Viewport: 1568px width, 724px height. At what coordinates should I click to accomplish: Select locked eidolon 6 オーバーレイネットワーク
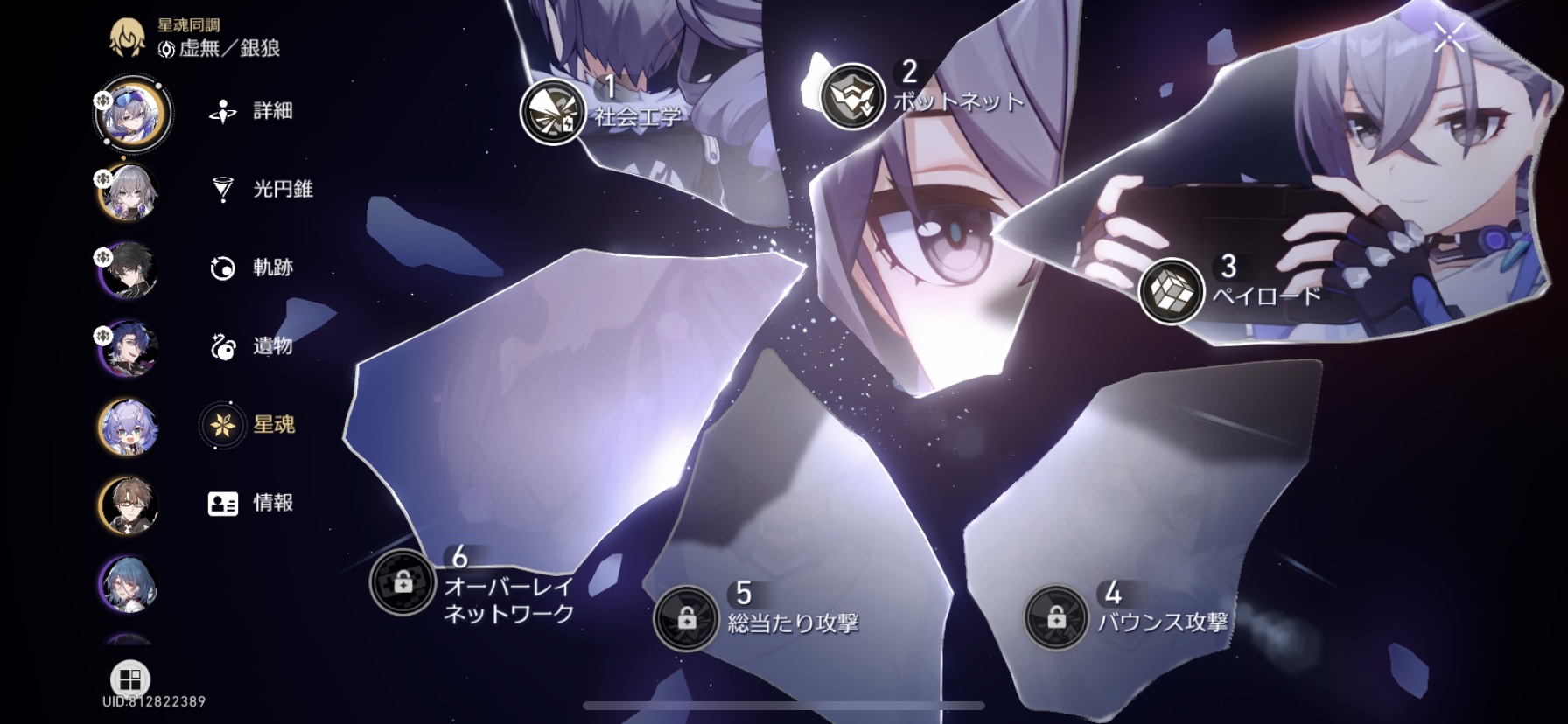click(402, 581)
